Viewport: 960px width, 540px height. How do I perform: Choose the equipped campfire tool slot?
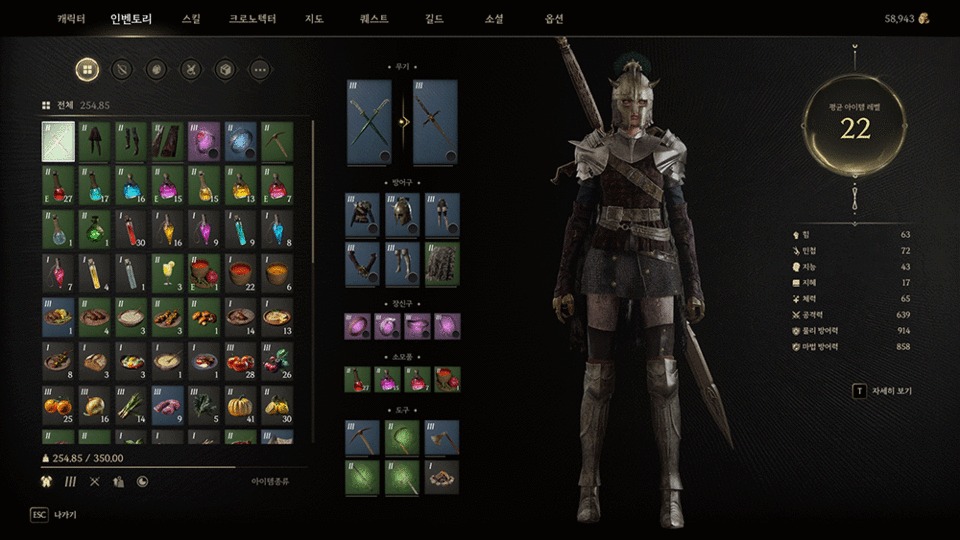click(x=442, y=477)
